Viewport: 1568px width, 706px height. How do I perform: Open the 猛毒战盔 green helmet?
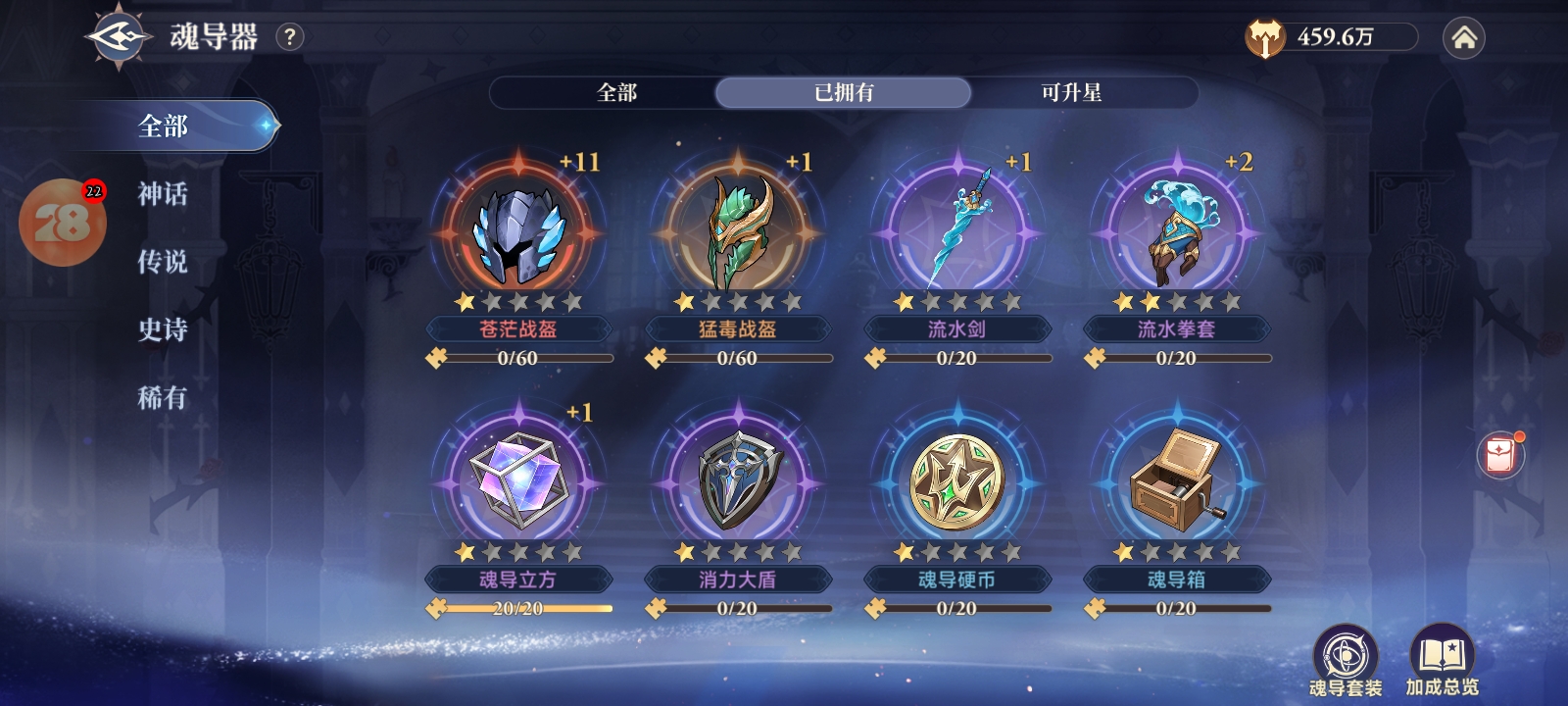tap(737, 233)
